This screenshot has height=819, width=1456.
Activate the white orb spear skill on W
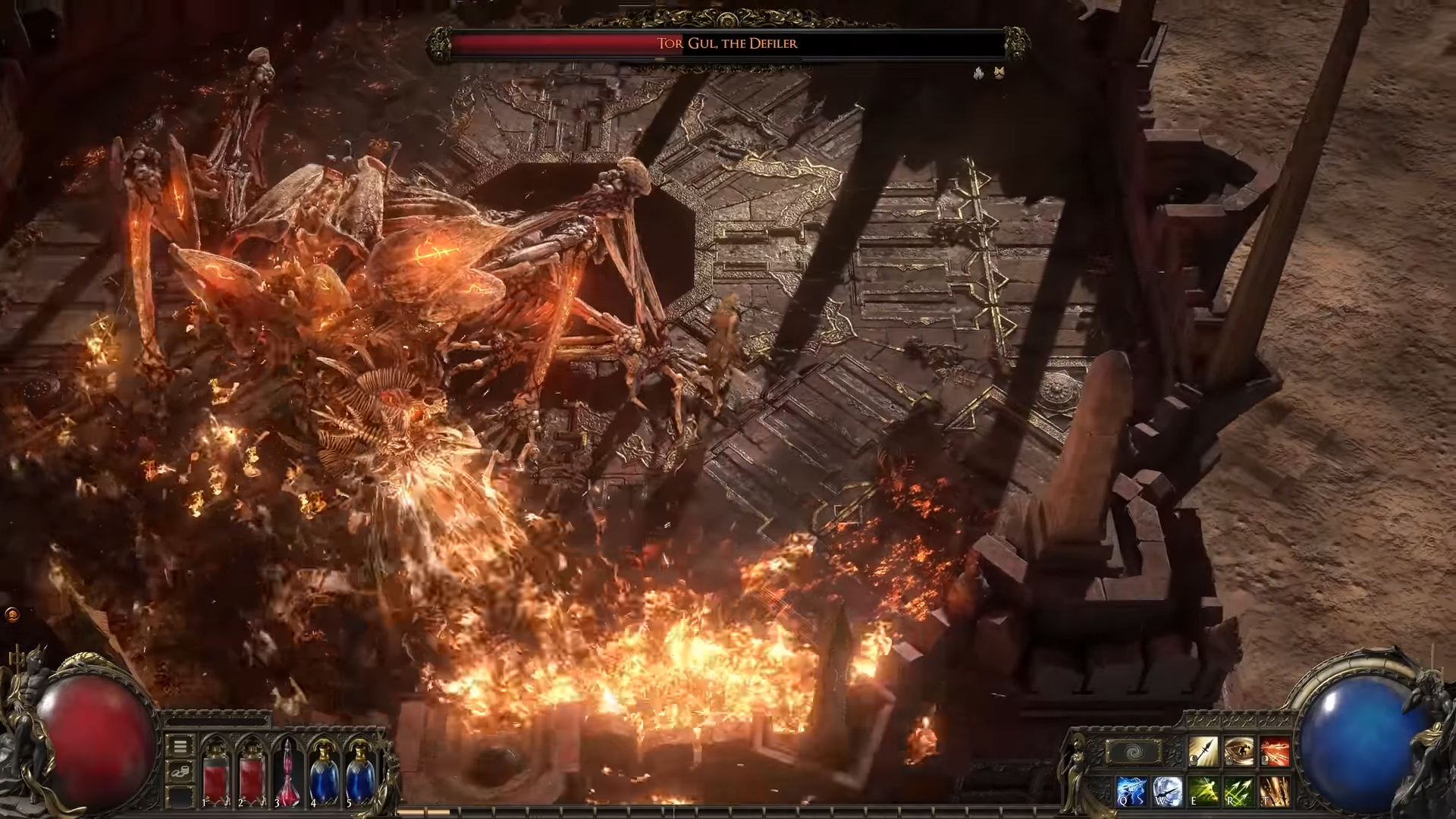coord(1166,790)
